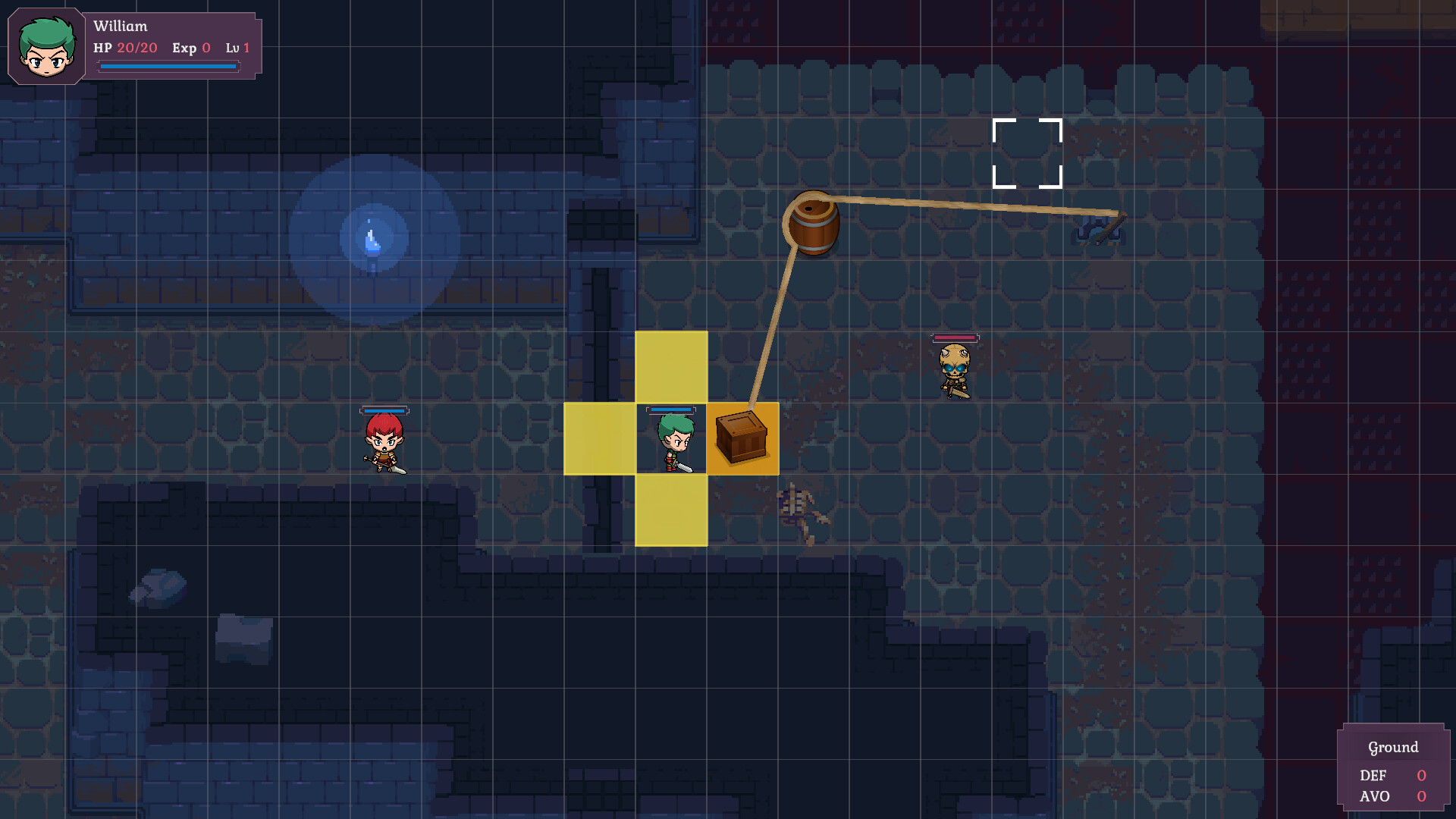Click the Exp 0 counter
Viewport: 1456px width, 819px height.
[x=191, y=48]
